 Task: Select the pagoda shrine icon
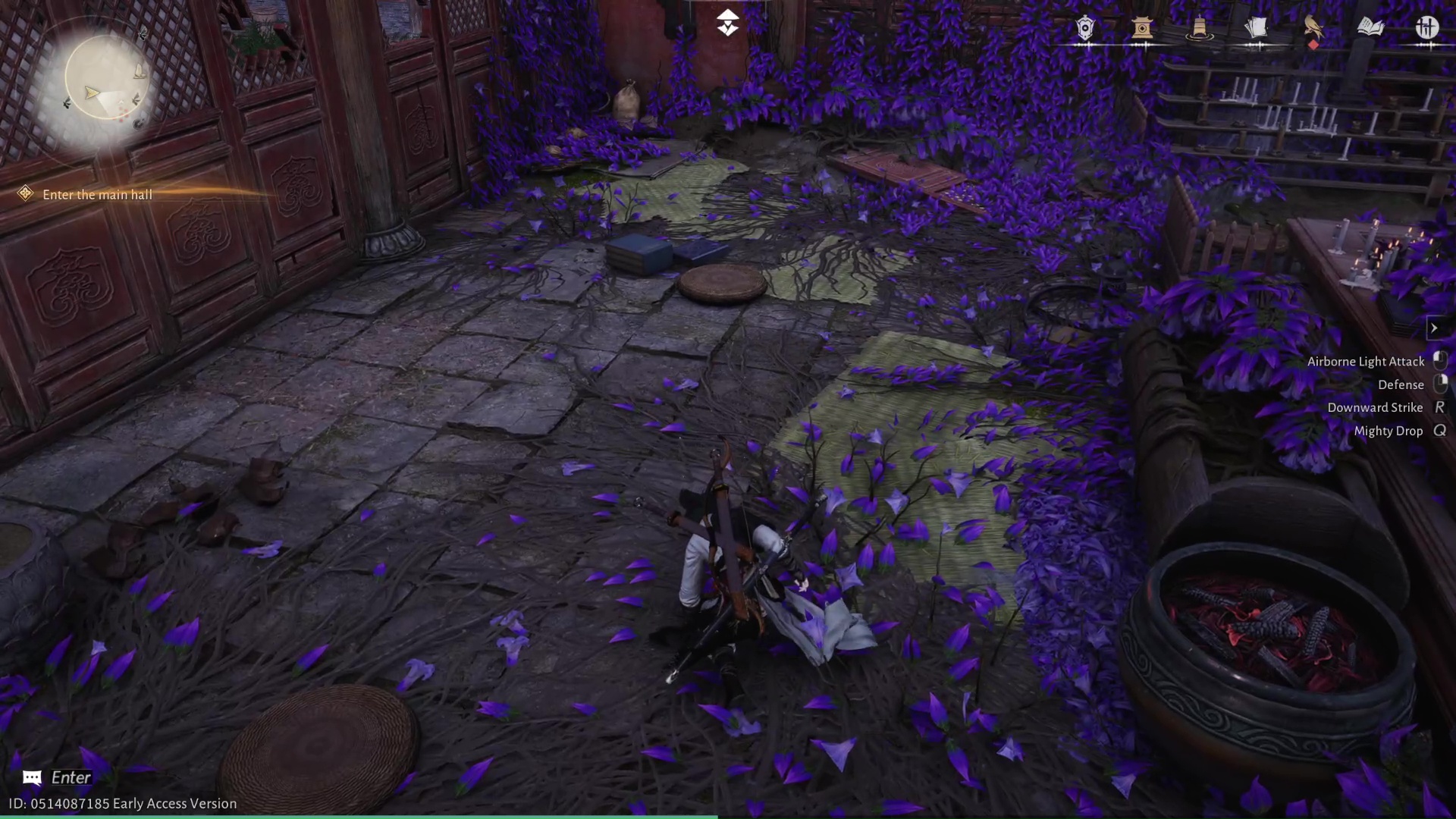point(1143,28)
